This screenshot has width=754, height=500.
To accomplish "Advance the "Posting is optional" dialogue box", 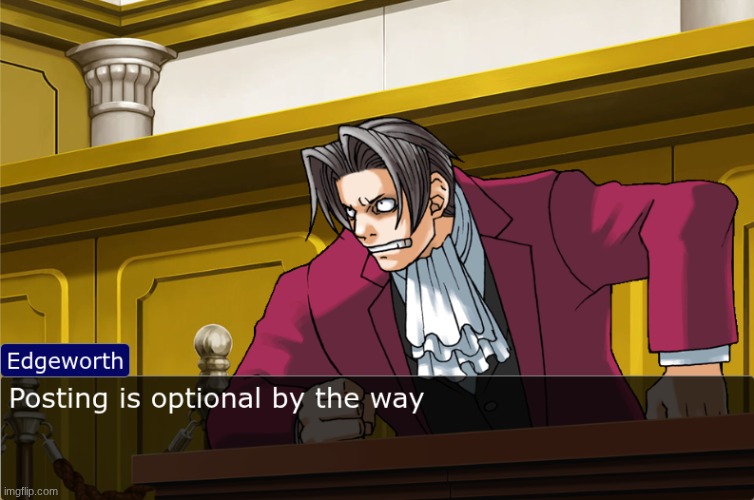I will coord(376,400).
